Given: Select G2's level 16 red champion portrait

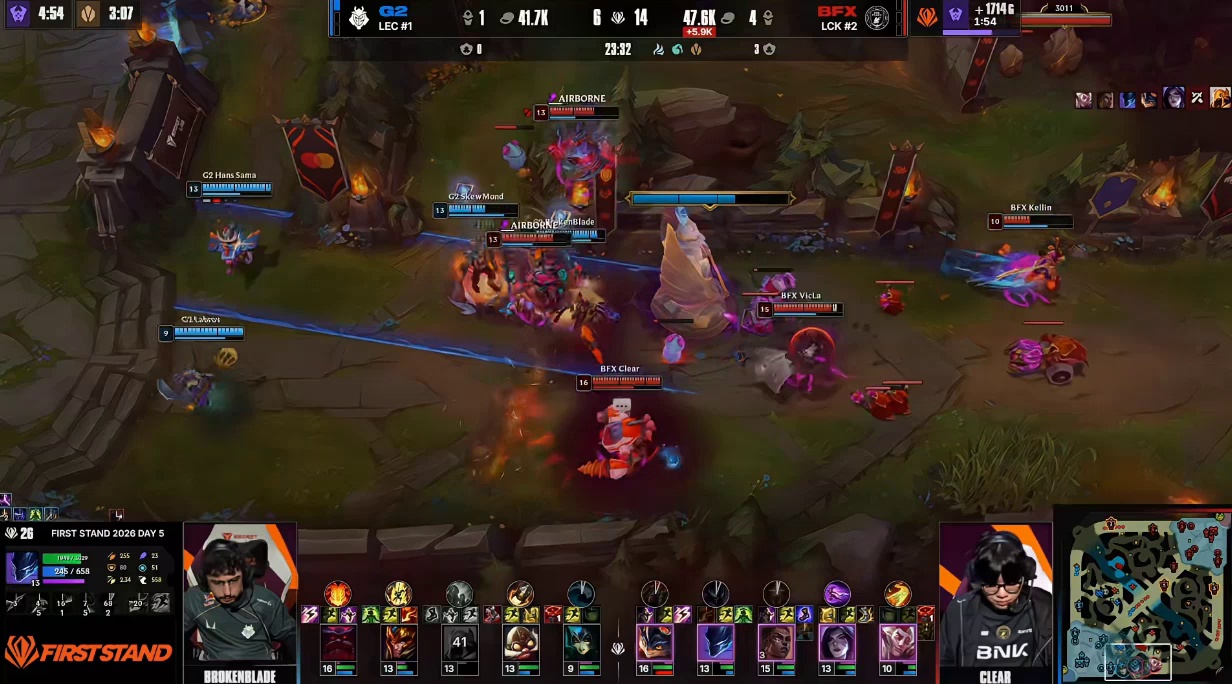Looking at the screenshot, I should (338, 643).
